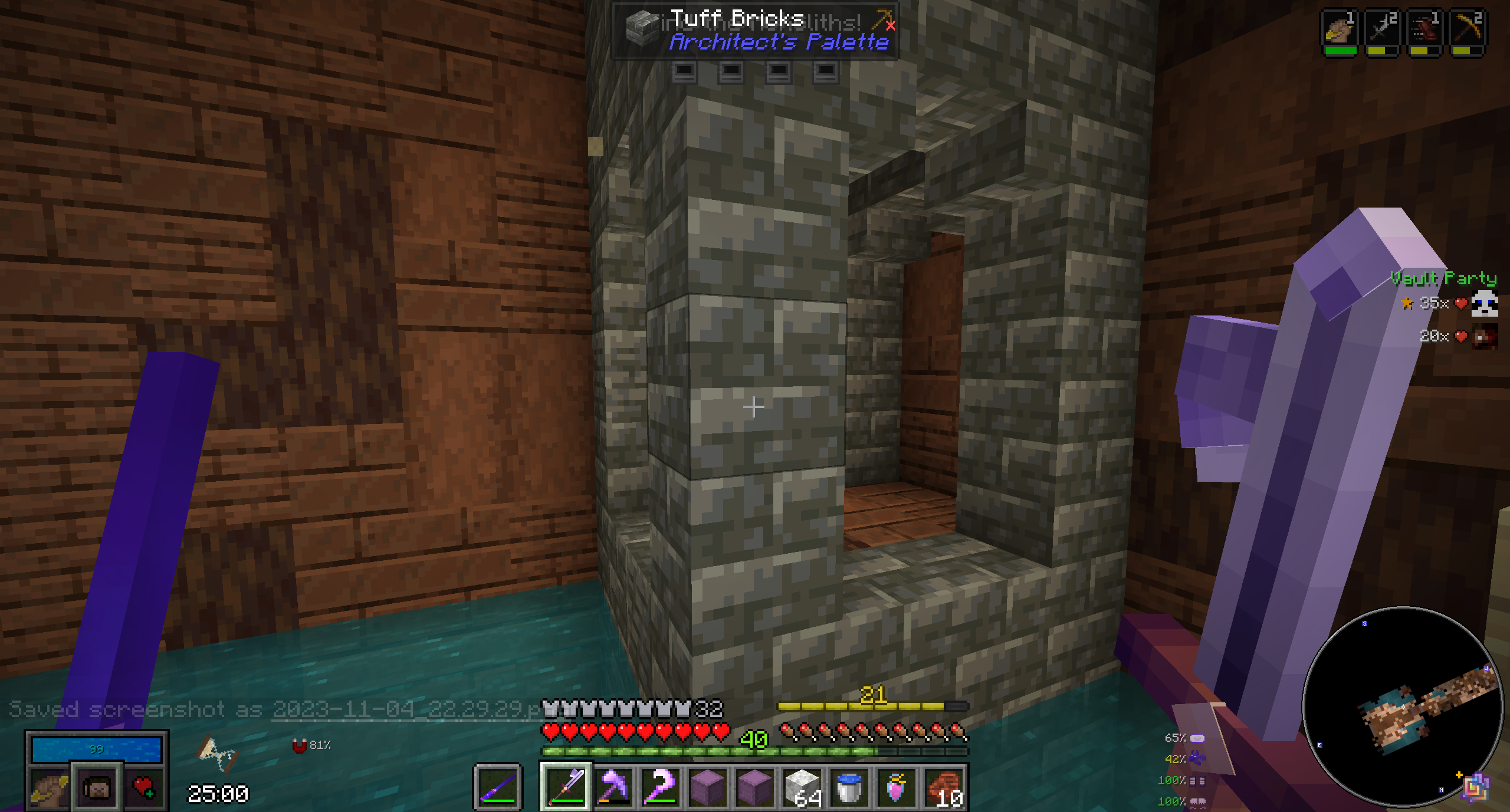Click the fist buff icon with green bar
Image resolution: width=1510 pixels, height=812 pixels.
pos(1340,29)
